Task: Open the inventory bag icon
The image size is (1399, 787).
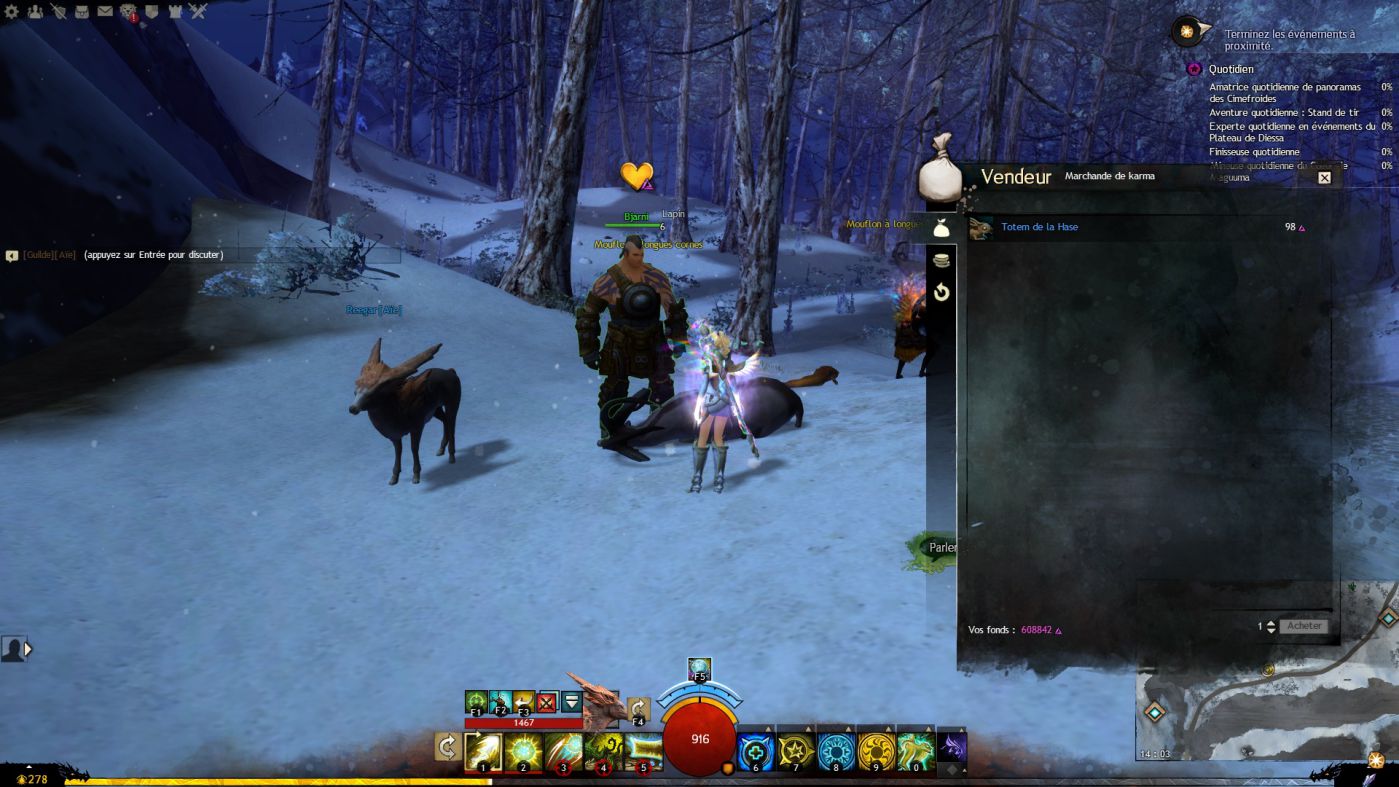Action: click(82, 12)
